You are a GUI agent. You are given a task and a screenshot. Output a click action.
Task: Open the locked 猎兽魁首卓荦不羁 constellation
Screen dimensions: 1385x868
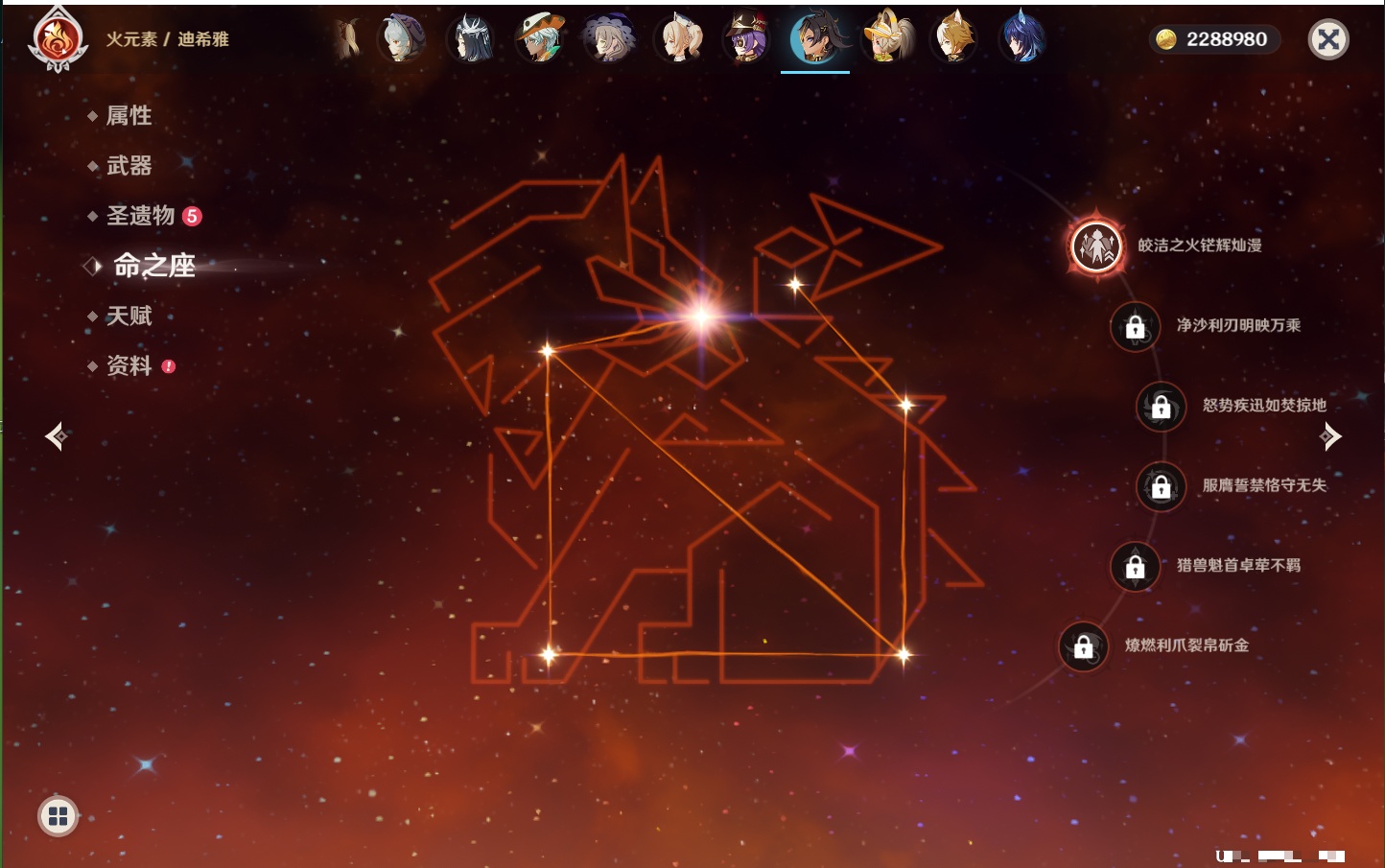click(x=1135, y=566)
